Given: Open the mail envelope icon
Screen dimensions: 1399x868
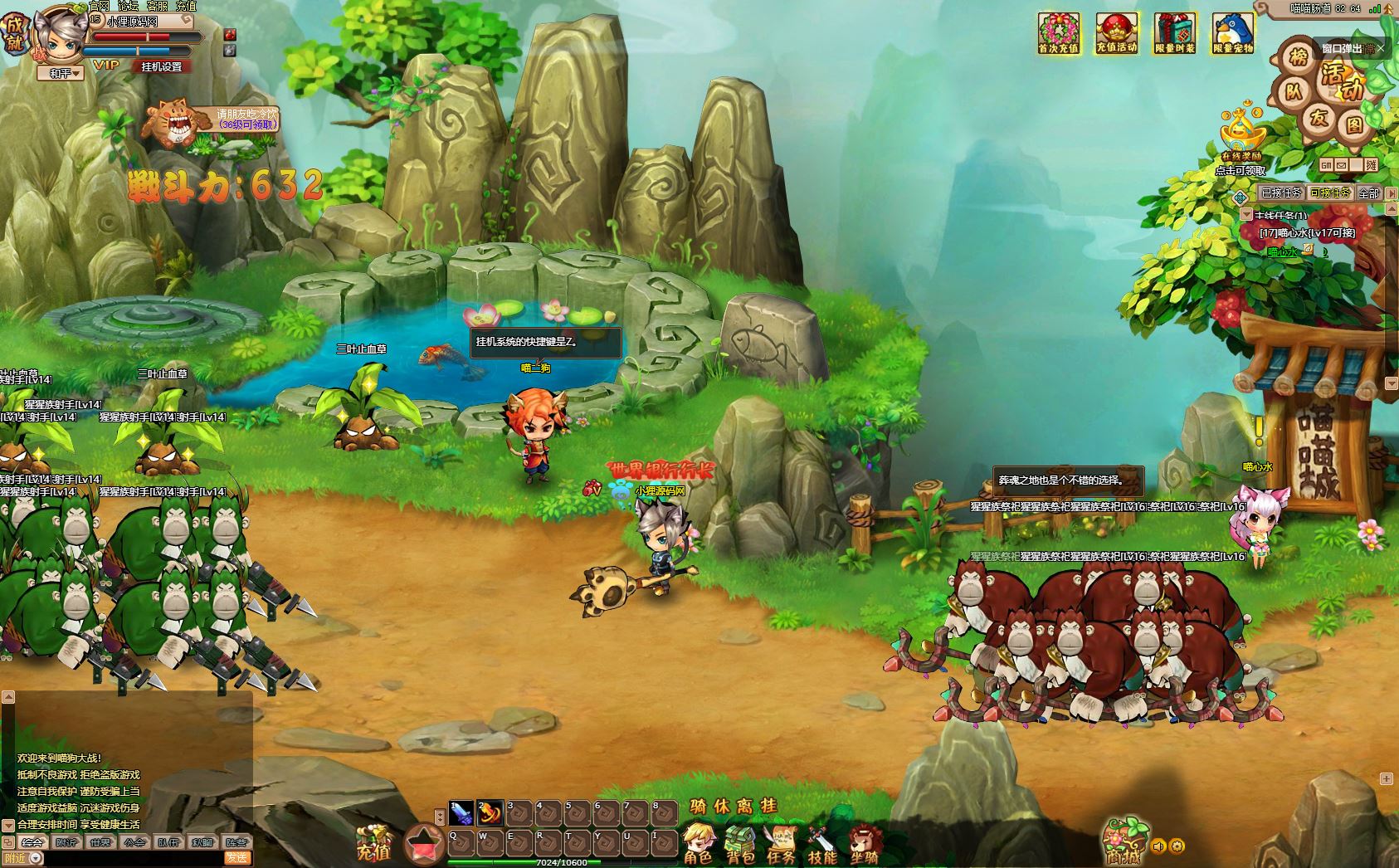Looking at the screenshot, I should click(x=1341, y=165).
